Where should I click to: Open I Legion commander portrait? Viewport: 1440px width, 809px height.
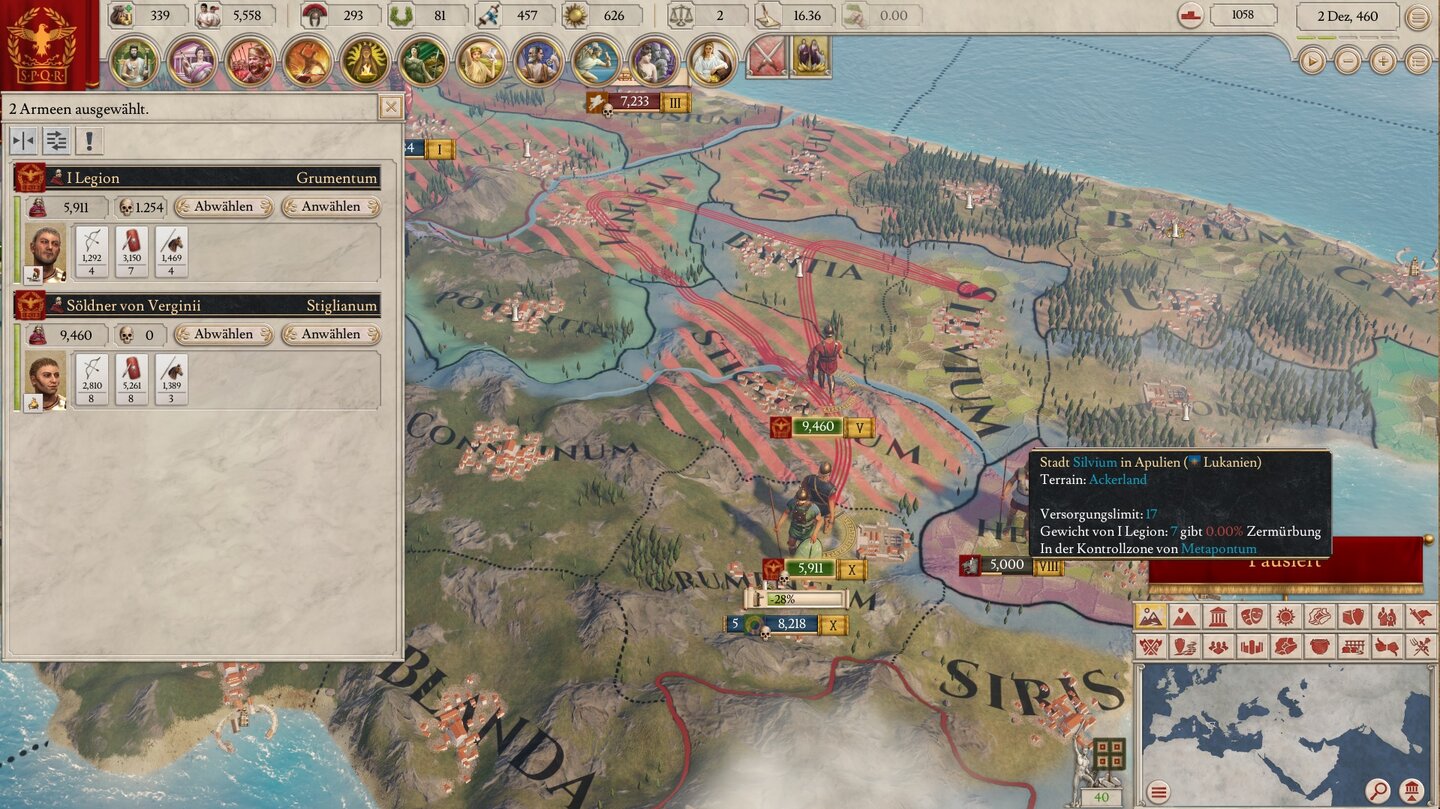pyautogui.click(x=45, y=252)
